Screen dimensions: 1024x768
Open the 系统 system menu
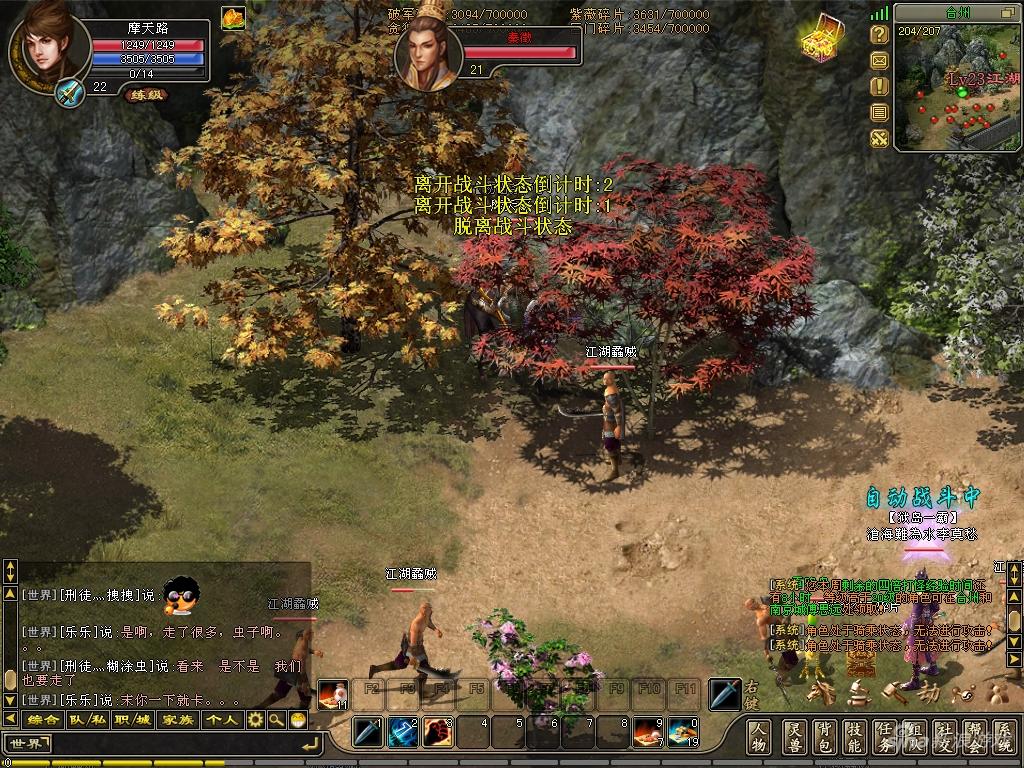click(x=1007, y=736)
